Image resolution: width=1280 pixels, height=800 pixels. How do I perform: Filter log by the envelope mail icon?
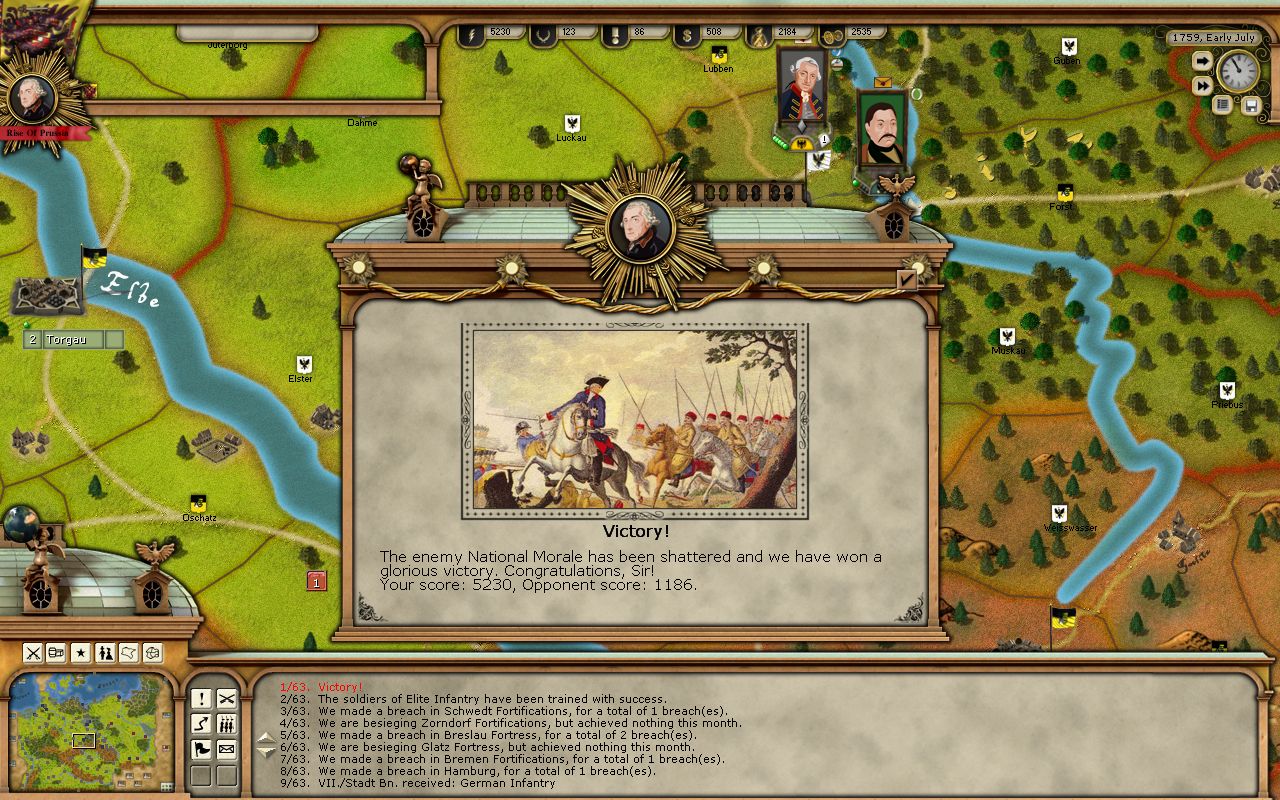pos(227,749)
